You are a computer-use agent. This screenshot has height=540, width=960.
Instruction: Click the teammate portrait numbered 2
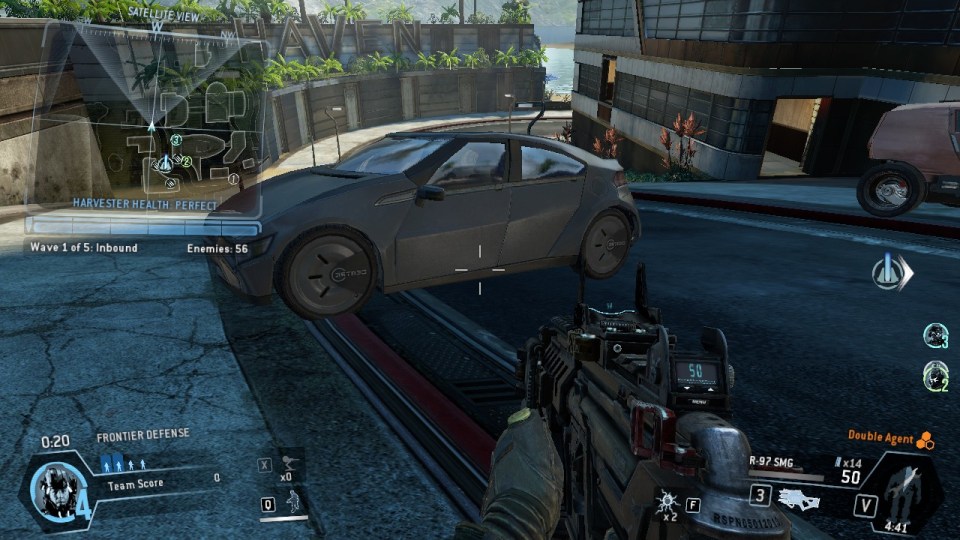tap(935, 376)
